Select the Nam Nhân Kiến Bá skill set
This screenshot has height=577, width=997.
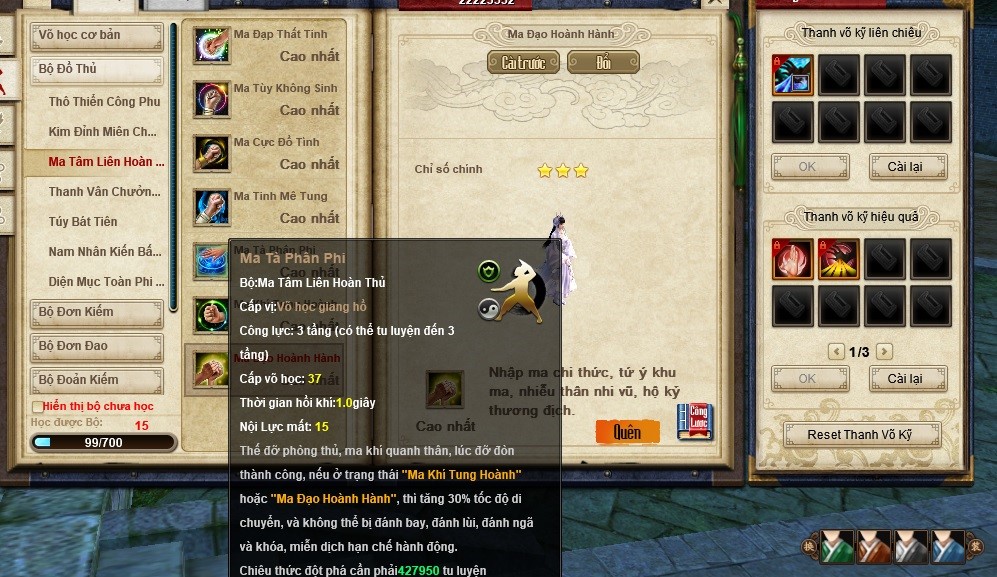104,252
